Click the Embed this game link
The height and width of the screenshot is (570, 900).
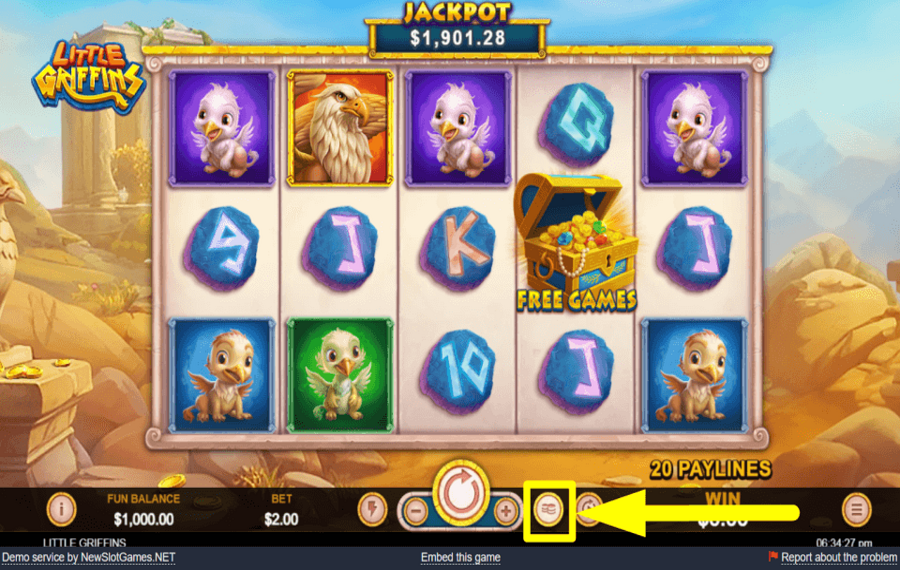tap(461, 557)
